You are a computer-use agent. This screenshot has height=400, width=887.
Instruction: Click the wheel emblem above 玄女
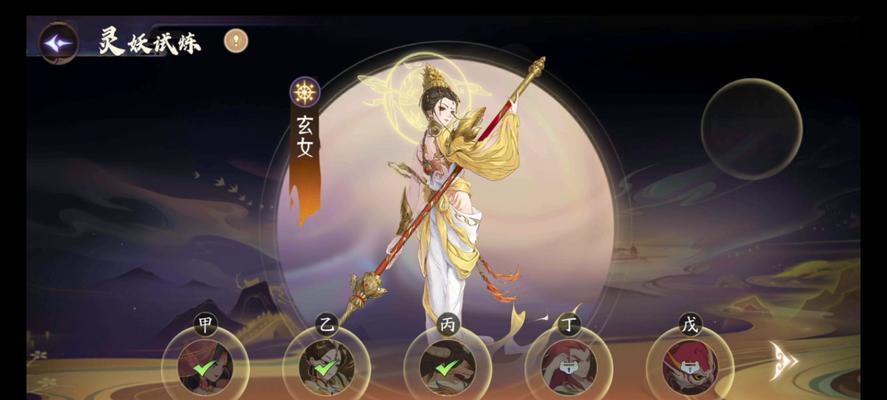305,92
